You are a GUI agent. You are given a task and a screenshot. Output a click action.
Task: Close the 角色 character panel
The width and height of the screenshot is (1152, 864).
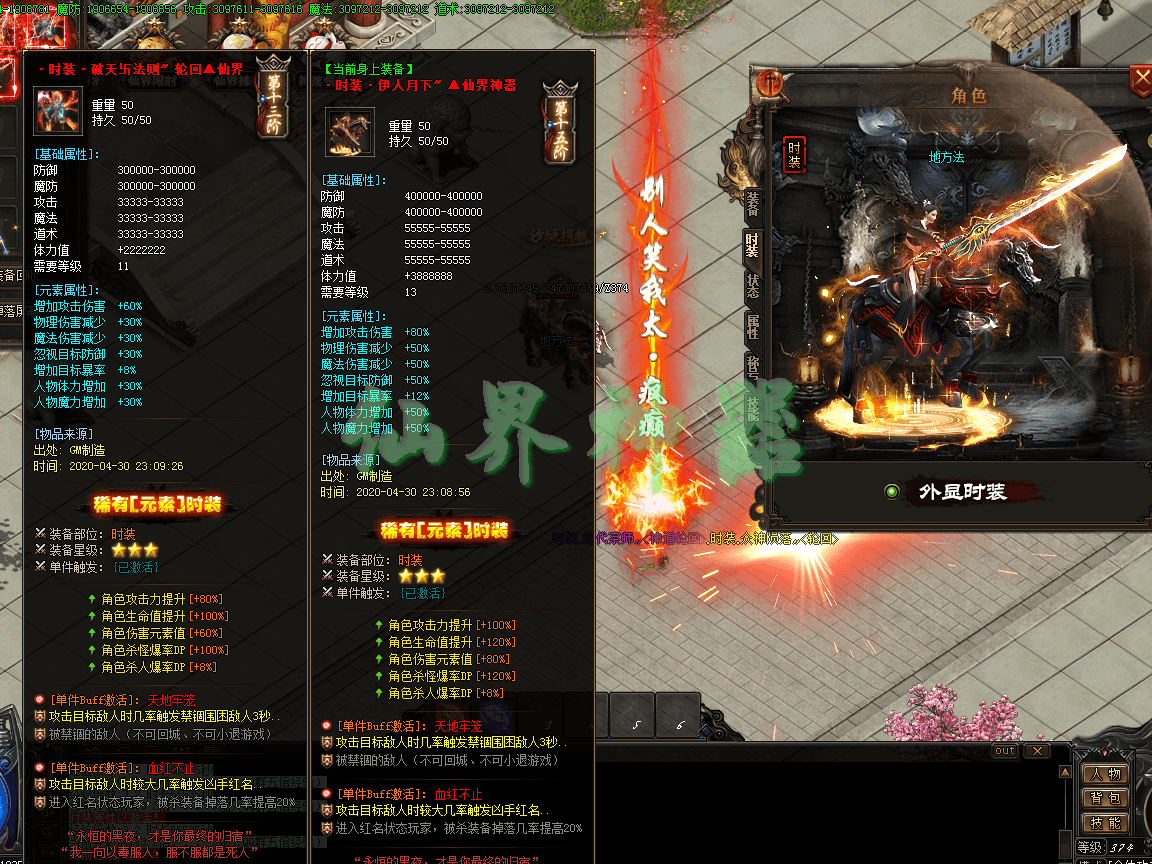point(1140,78)
